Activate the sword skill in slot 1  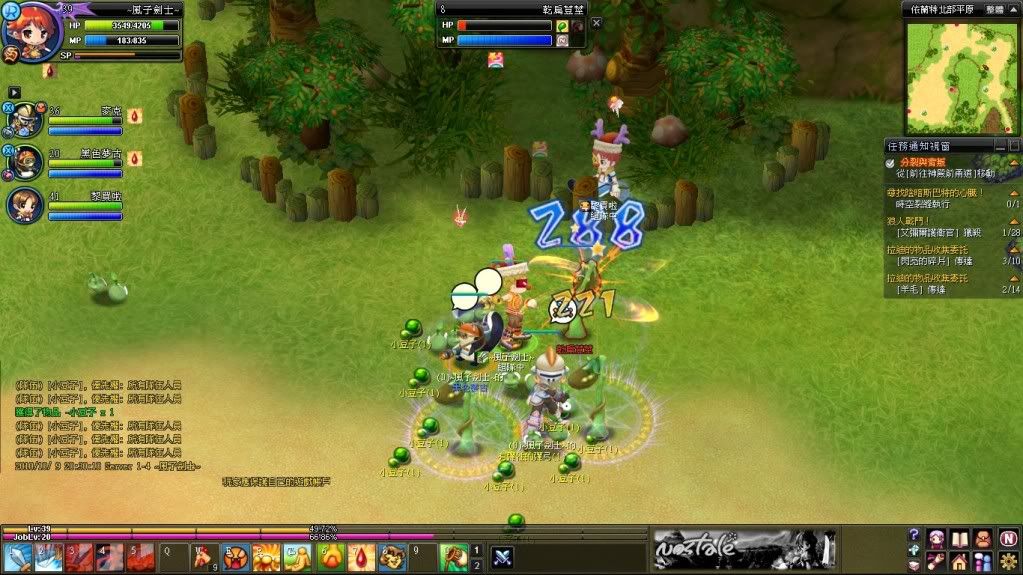(x=18, y=557)
